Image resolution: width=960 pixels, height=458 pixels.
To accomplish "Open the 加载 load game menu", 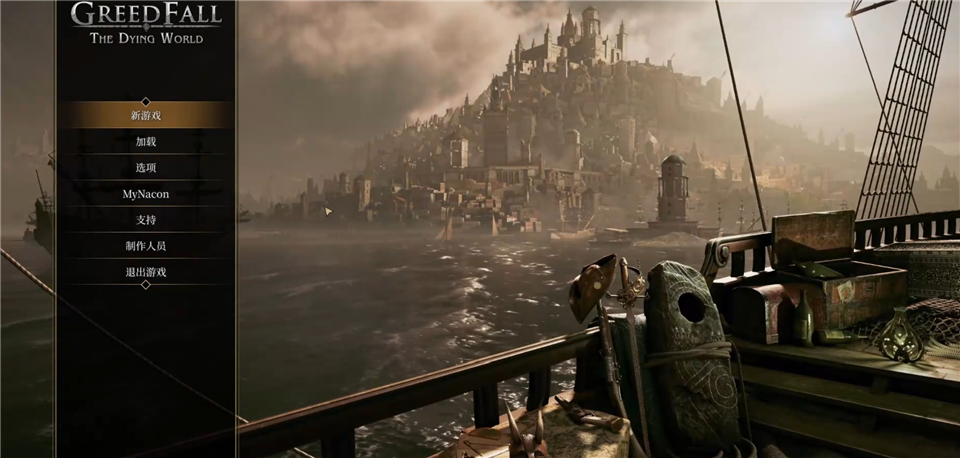I will (146, 141).
